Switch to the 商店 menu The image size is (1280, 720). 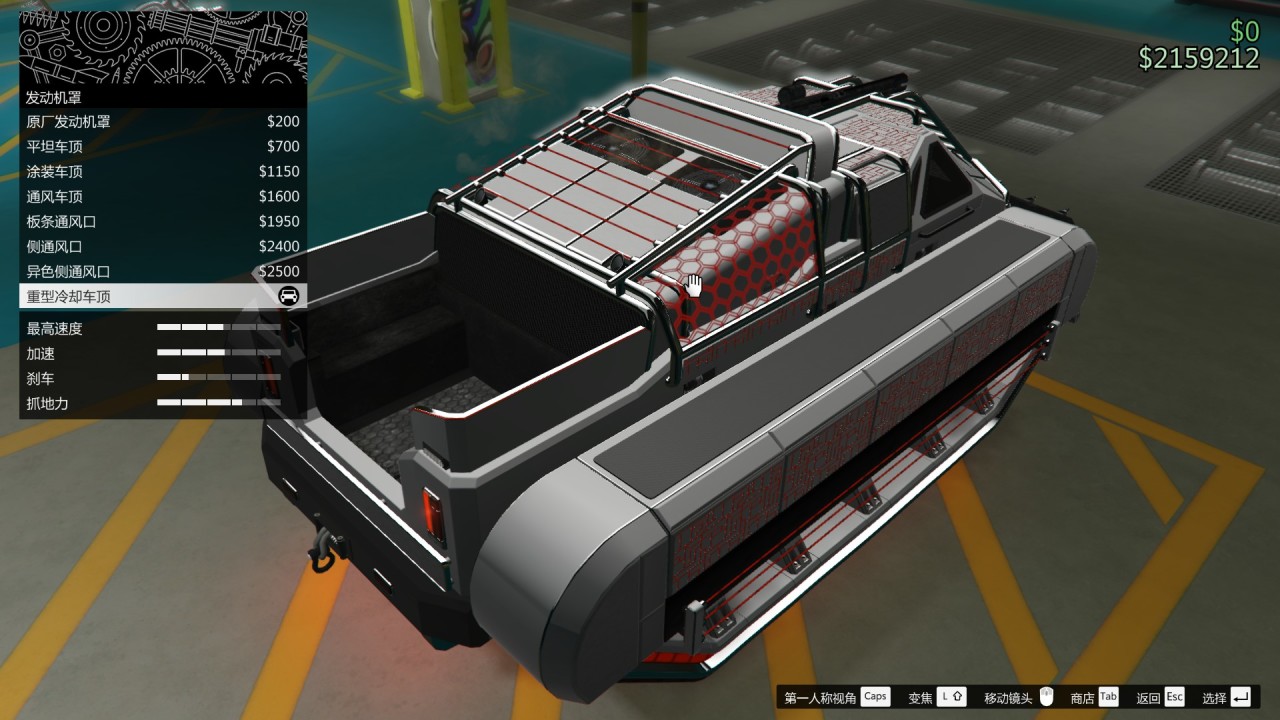coord(1085,696)
